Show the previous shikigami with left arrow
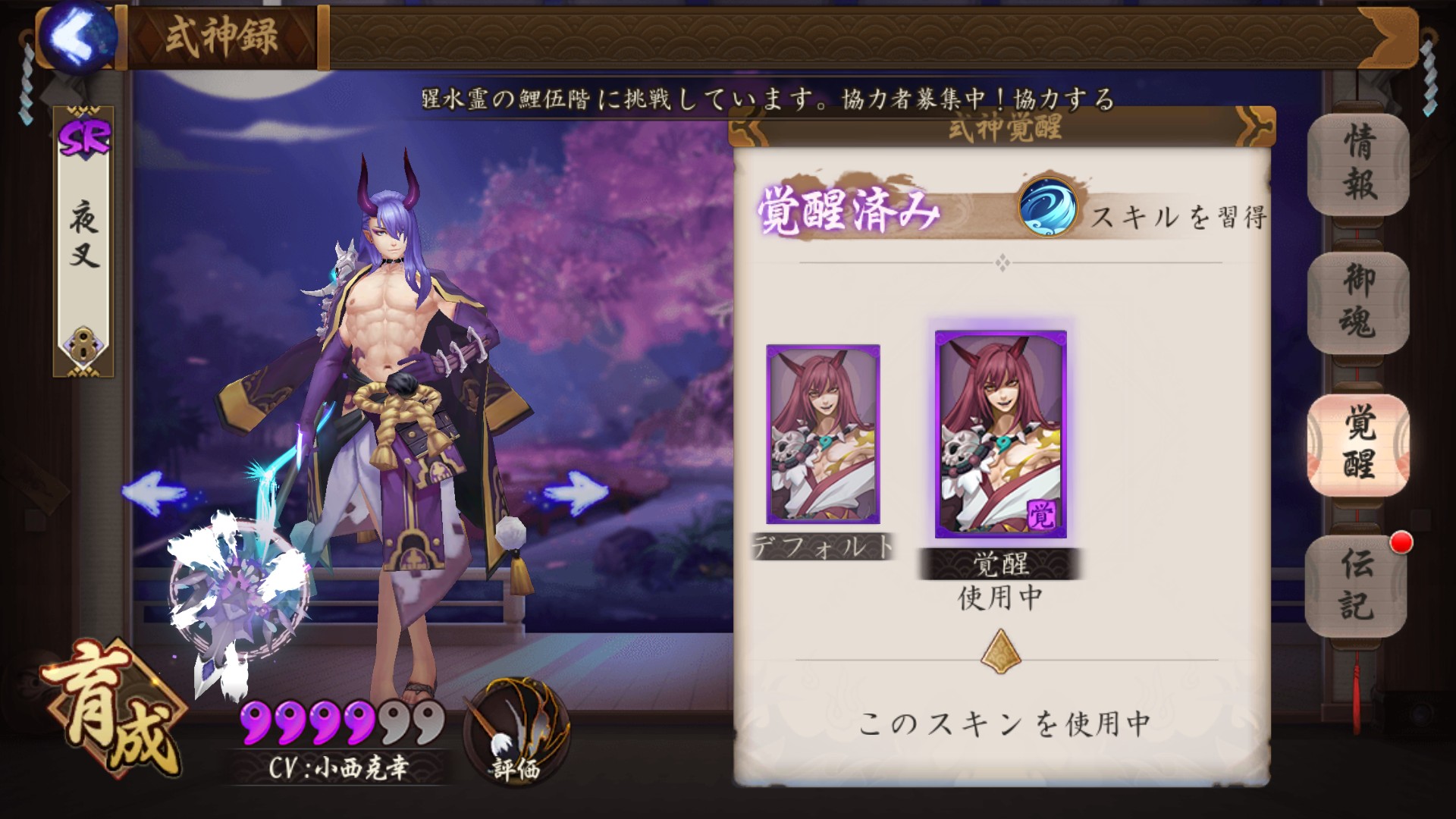This screenshot has width=1456, height=819. pyautogui.click(x=154, y=492)
